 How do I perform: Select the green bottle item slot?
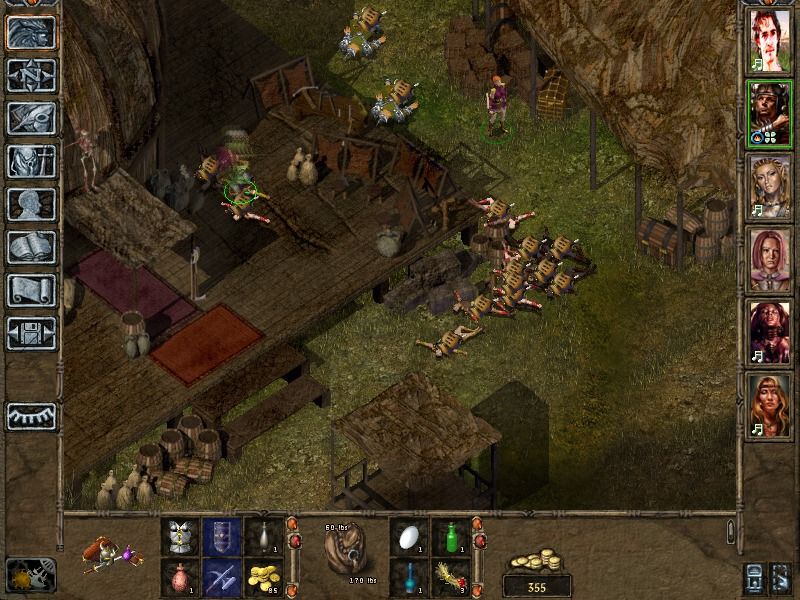pos(451,536)
